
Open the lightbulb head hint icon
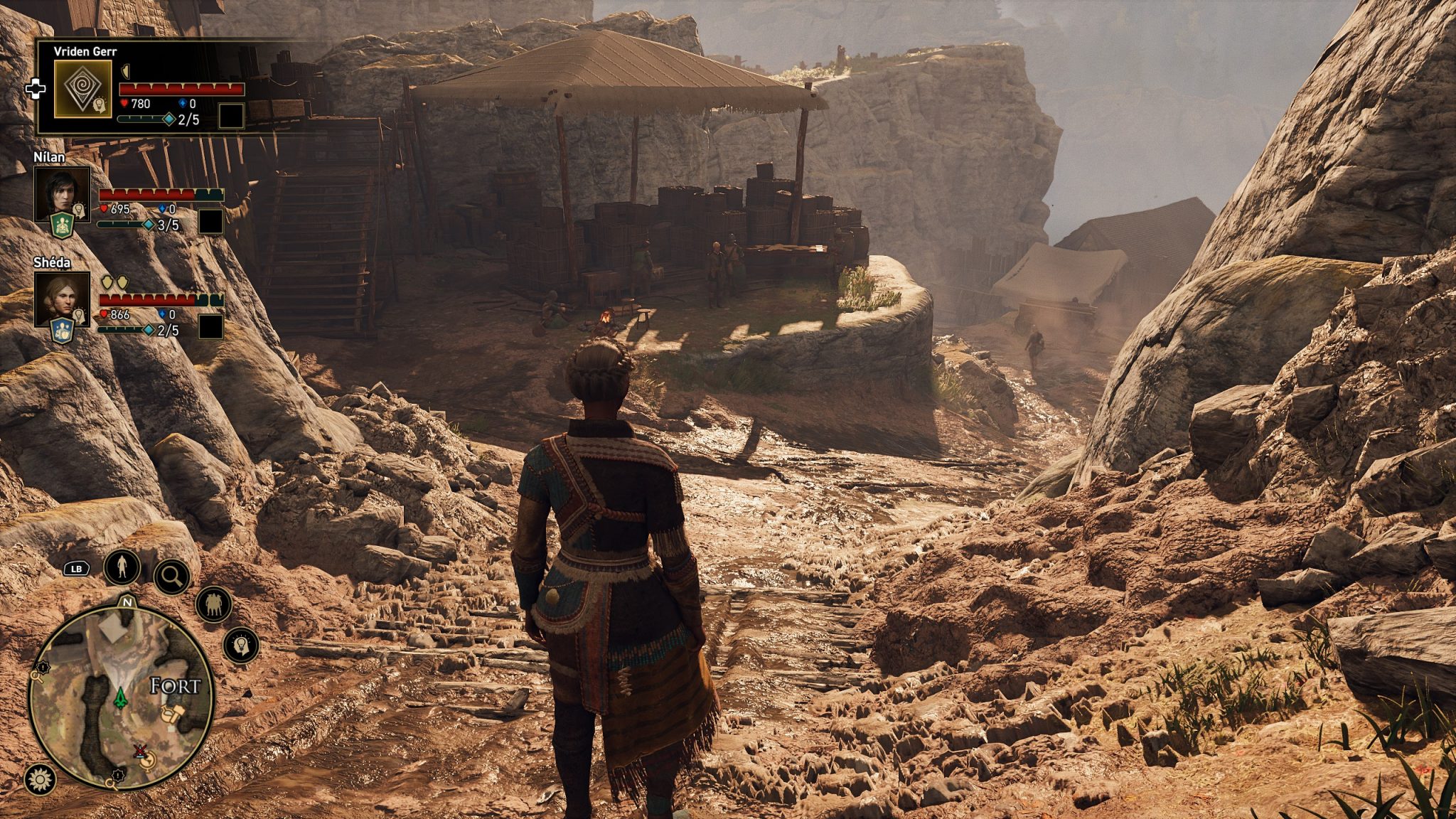[241, 646]
